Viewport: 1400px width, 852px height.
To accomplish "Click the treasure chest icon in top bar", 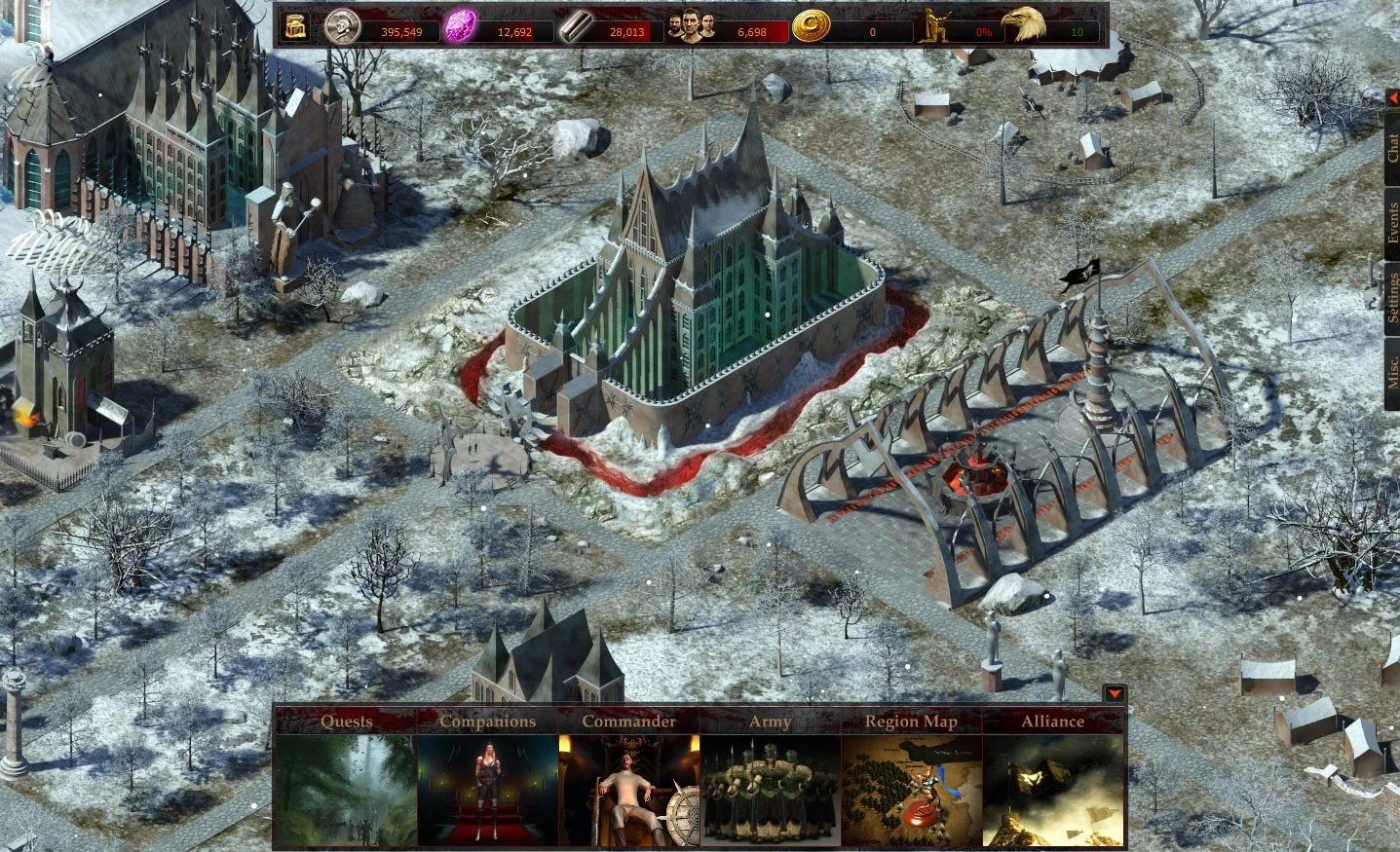I will (x=295, y=28).
